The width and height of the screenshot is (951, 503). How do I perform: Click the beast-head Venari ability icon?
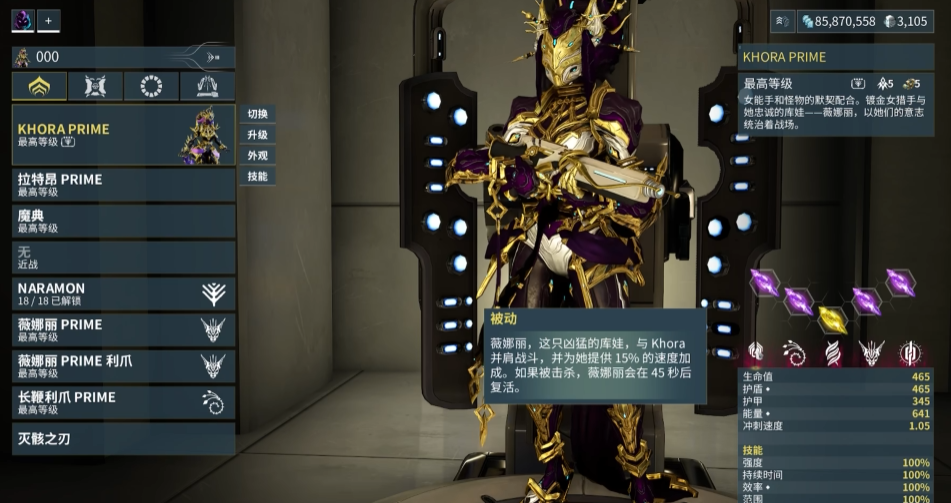coord(871,353)
